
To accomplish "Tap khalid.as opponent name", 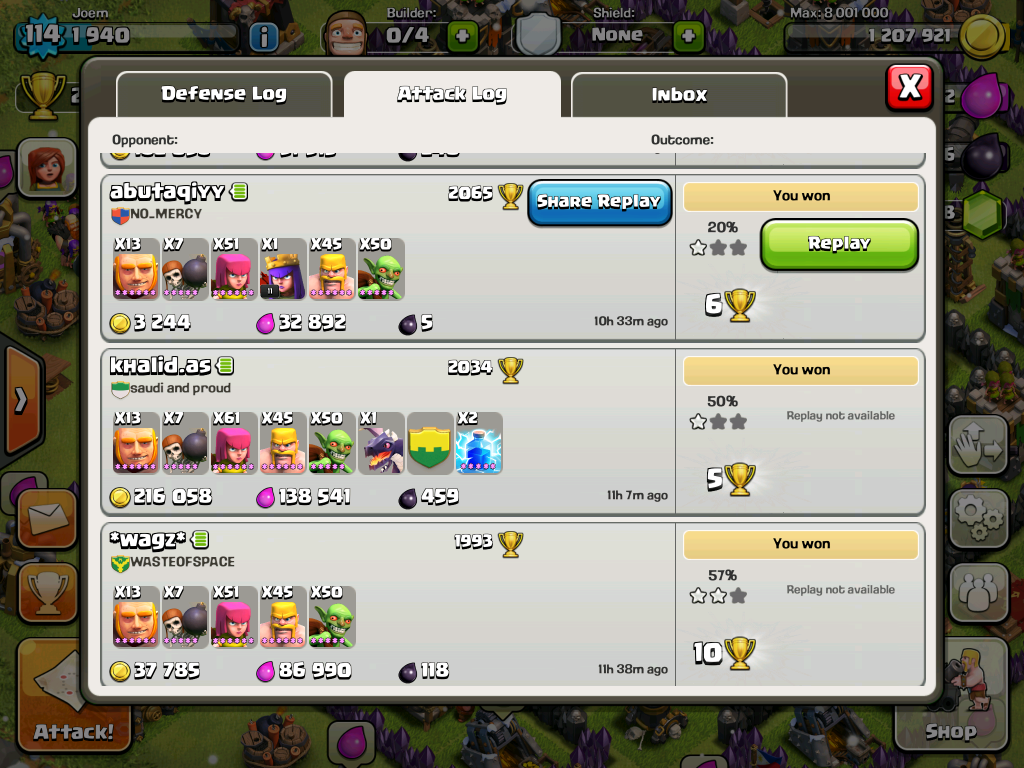I will [x=160, y=366].
